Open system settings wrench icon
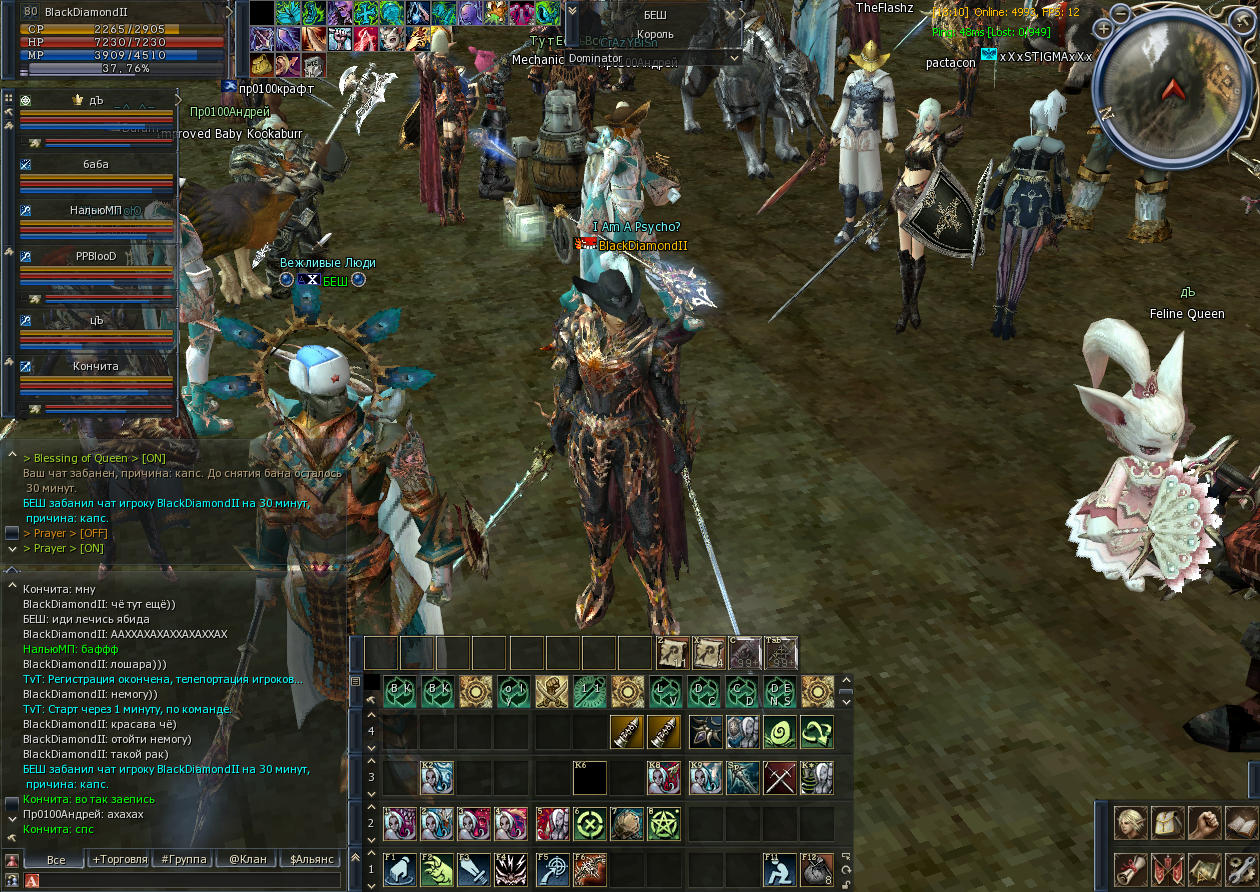 1241,868
